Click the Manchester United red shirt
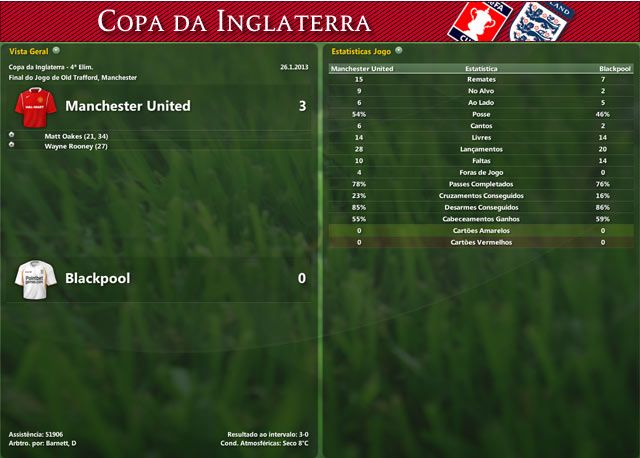 click(35, 105)
